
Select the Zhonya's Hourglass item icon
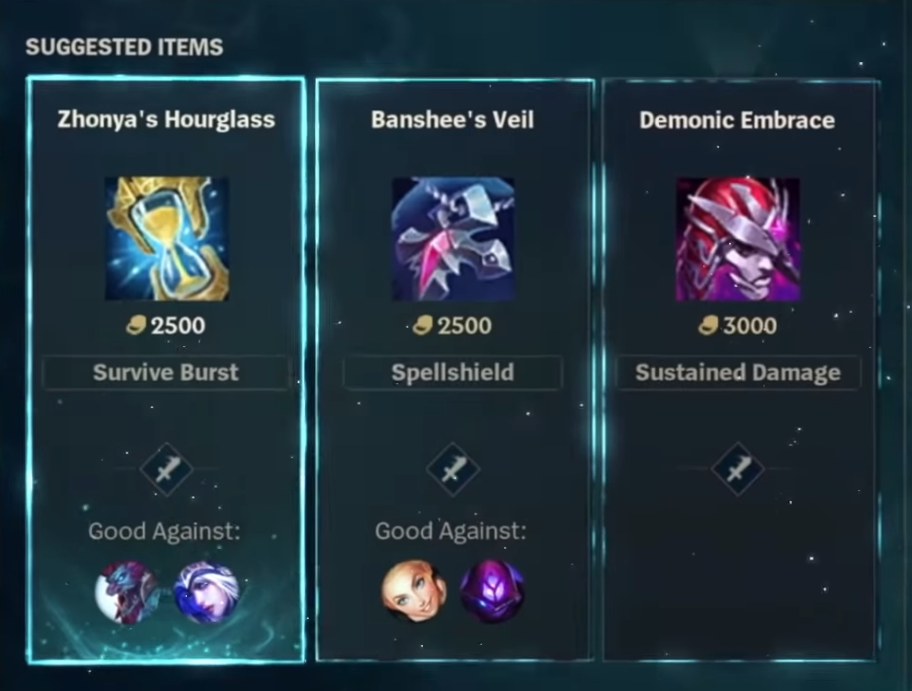(x=166, y=239)
